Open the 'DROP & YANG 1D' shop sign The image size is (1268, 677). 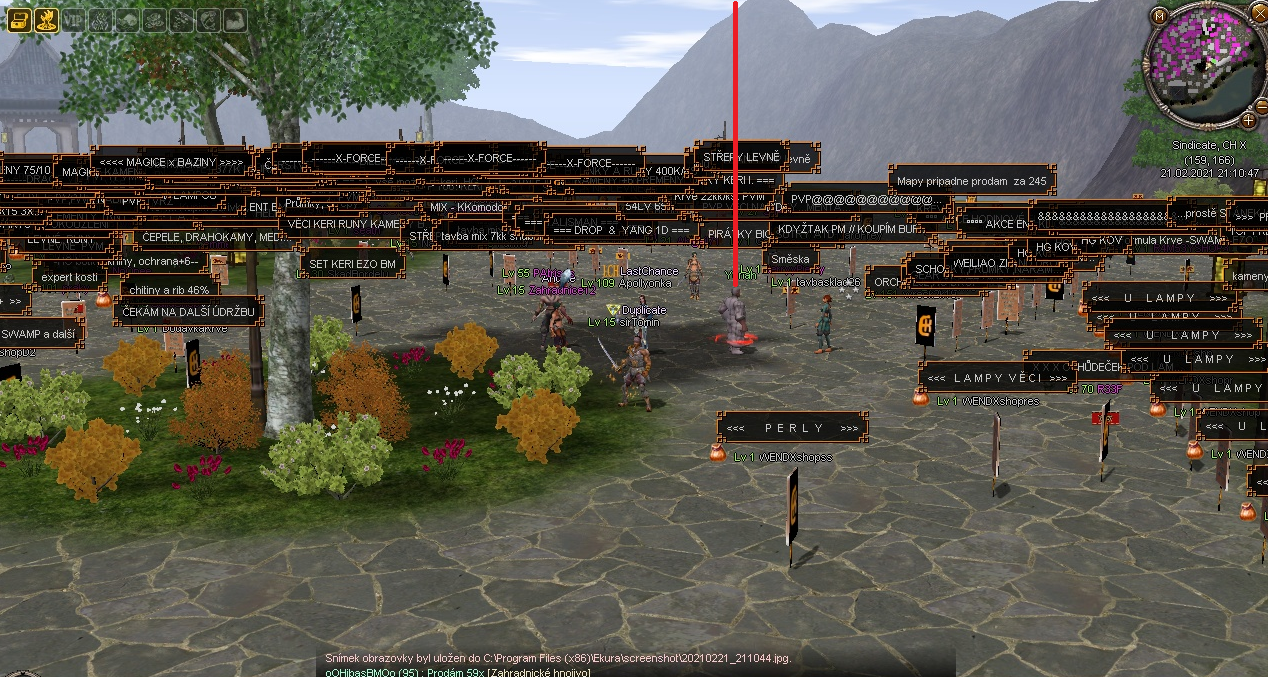(x=621, y=229)
